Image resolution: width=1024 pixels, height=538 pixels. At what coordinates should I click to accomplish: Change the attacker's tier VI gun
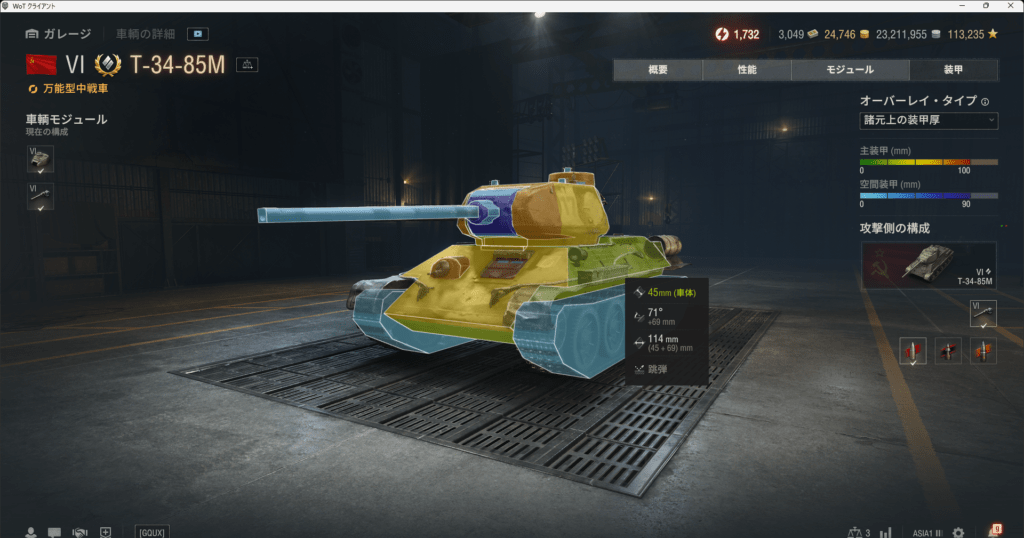(983, 314)
